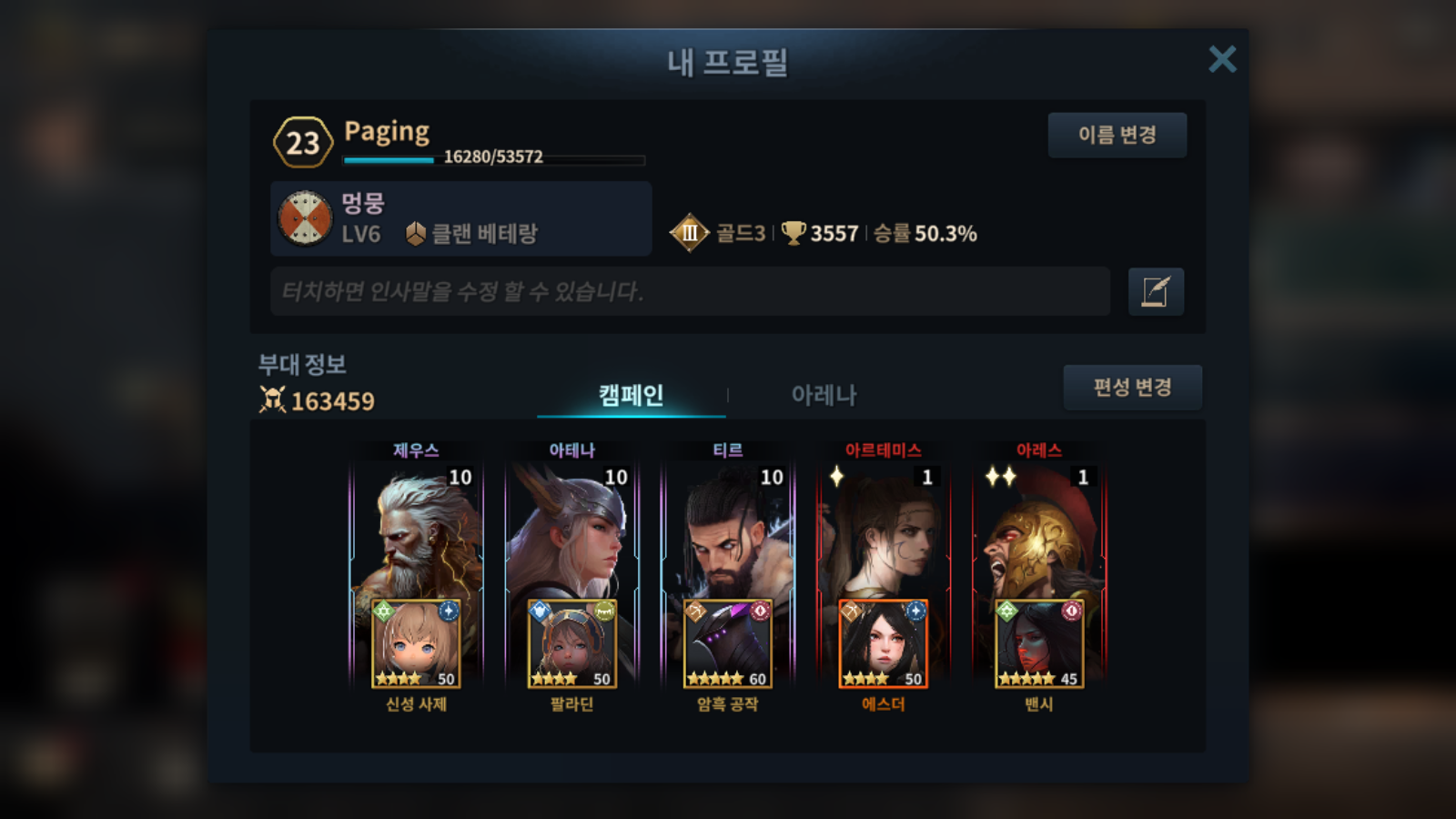This screenshot has width=1456, height=819.
Task: Show the 밴시 hero portrait
Action: tap(1038, 644)
